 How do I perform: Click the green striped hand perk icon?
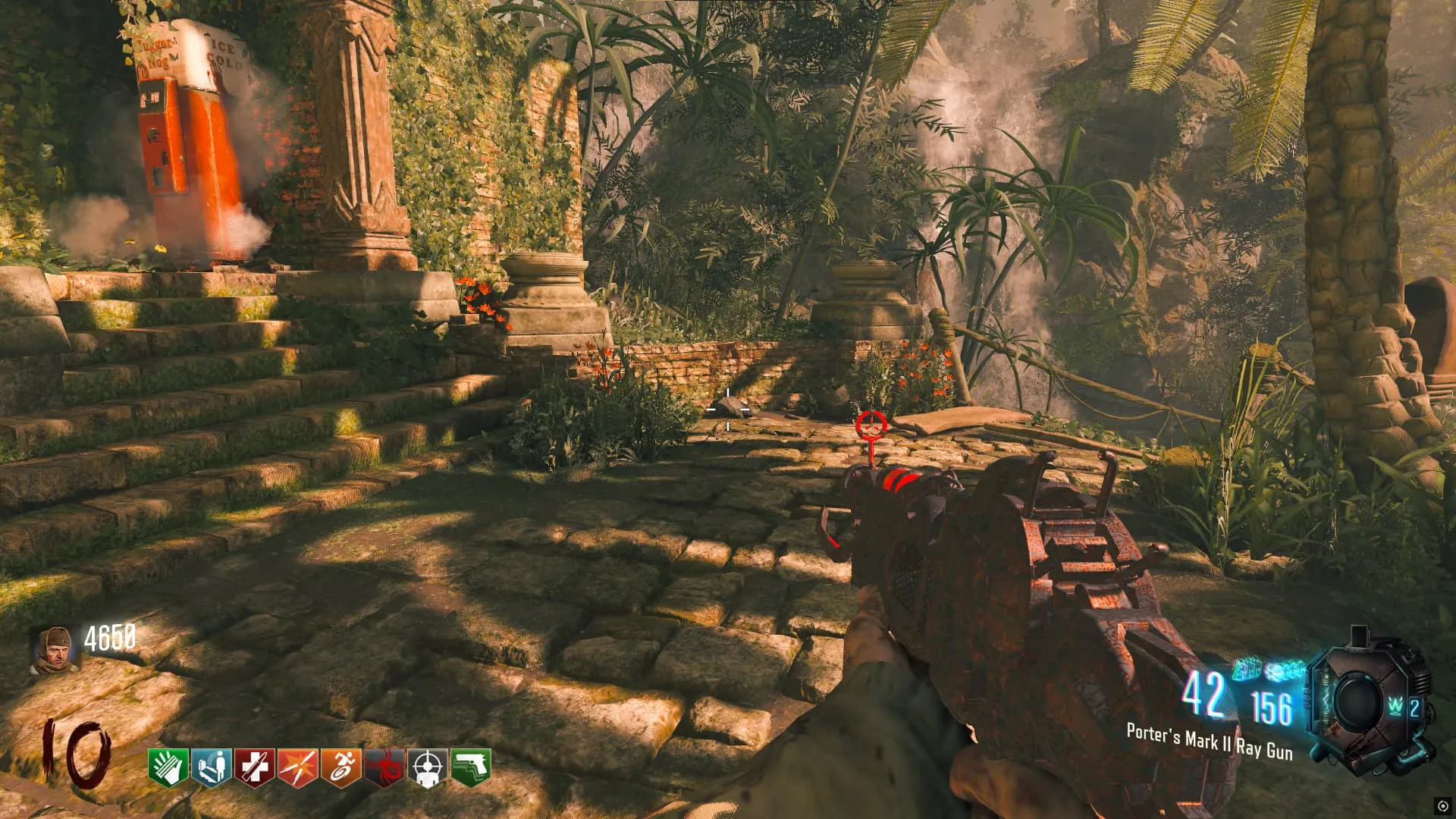pyautogui.click(x=169, y=767)
